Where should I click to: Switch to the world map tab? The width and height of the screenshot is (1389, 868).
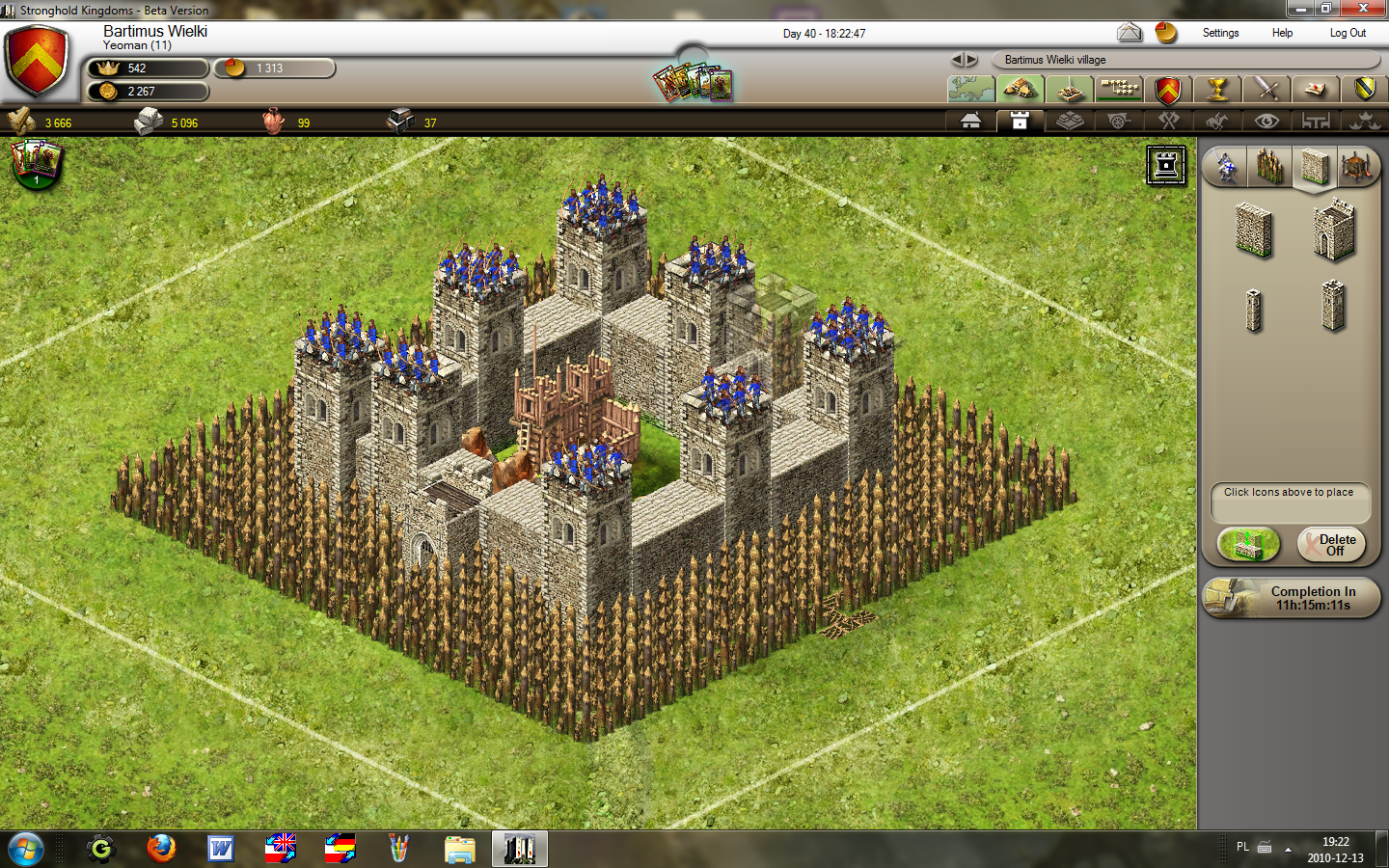971,90
